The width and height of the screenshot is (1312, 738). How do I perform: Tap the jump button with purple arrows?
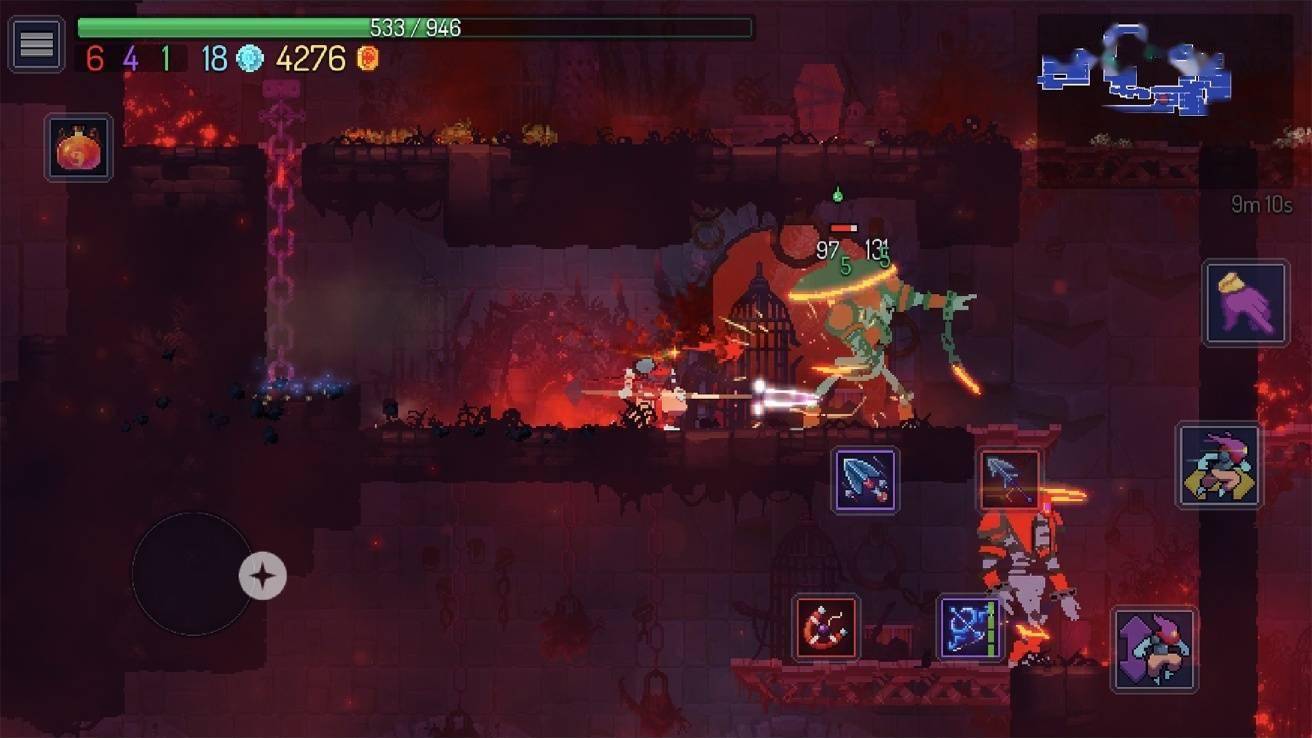tap(1154, 649)
